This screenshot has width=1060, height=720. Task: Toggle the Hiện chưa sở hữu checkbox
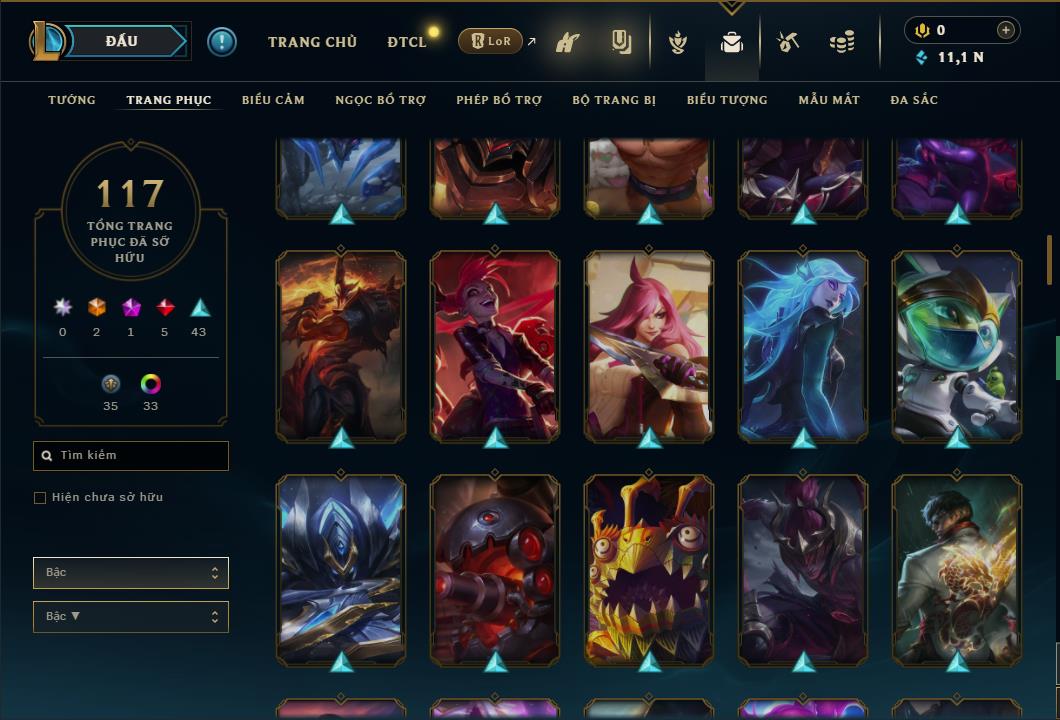(x=40, y=498)
